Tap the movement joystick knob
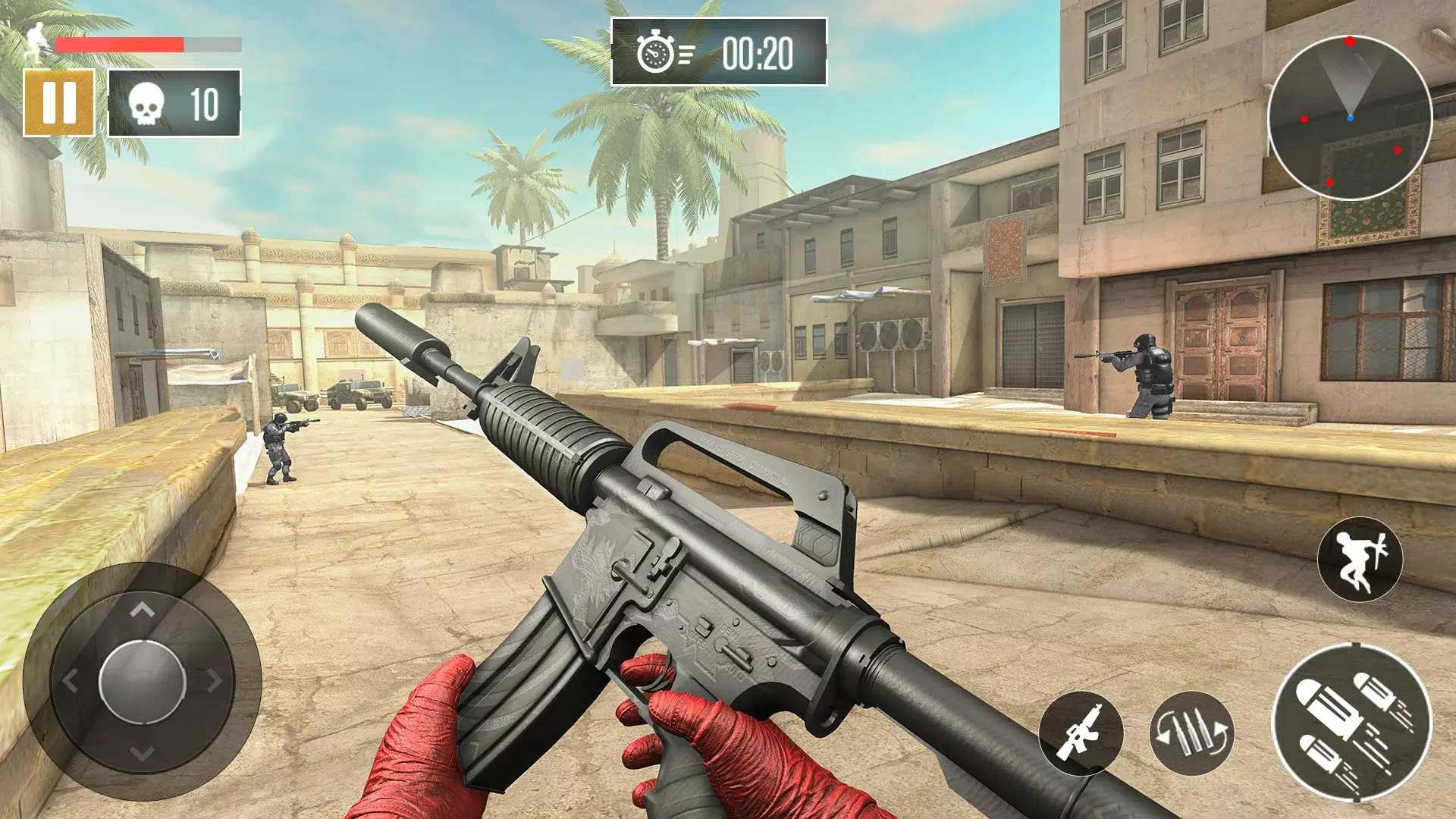The width and height of the screenshot is (1456, 819). 143,680
